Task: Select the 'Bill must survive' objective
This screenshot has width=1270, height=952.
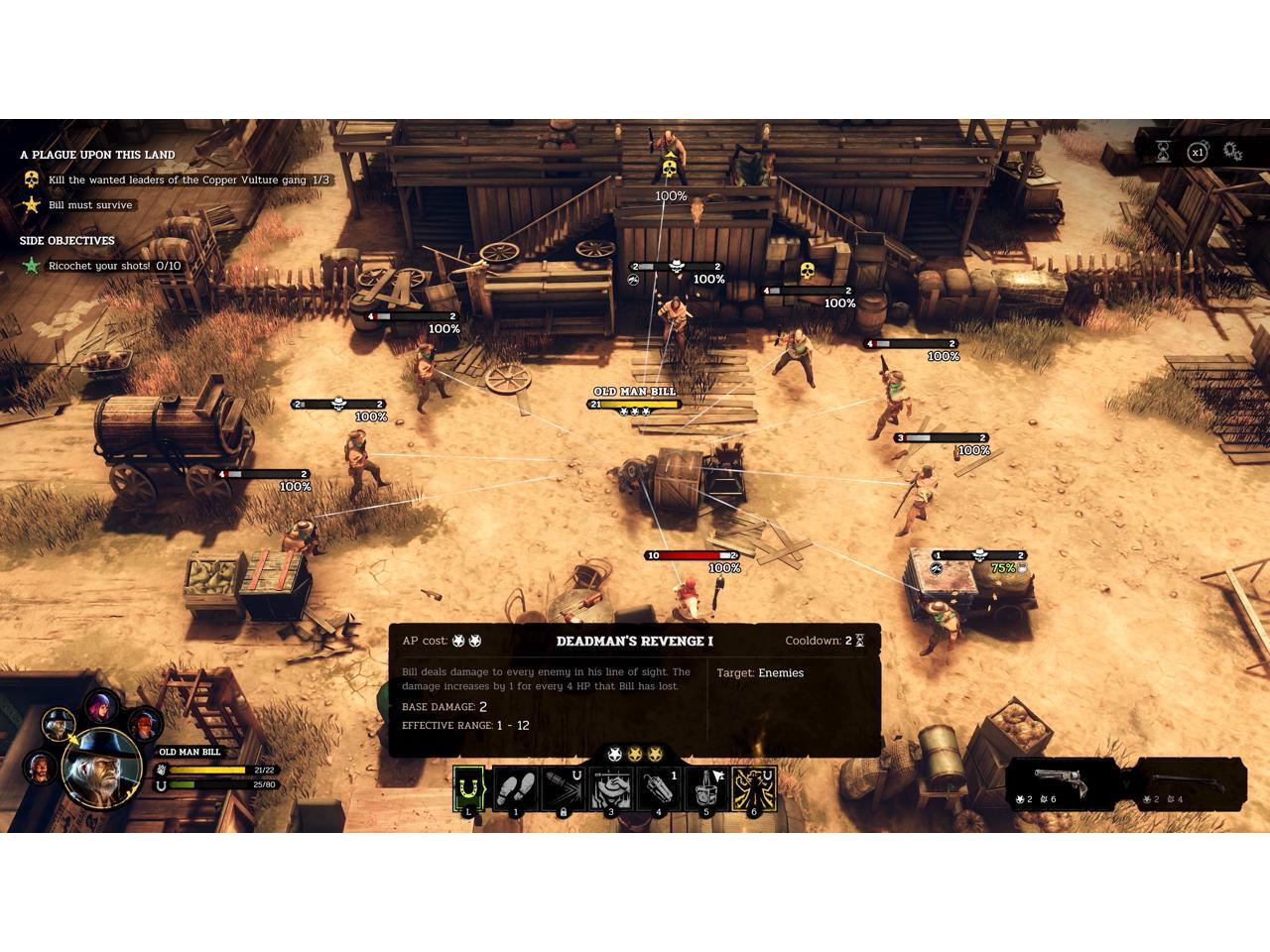Action: (x=89, y=205)
